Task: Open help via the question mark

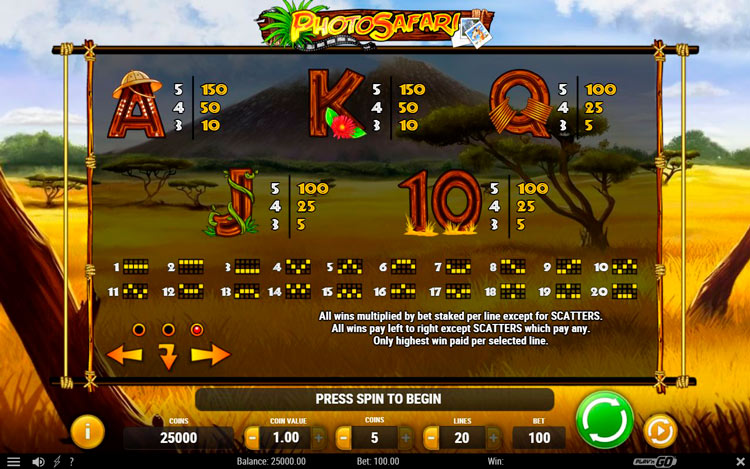Action: 71,461
